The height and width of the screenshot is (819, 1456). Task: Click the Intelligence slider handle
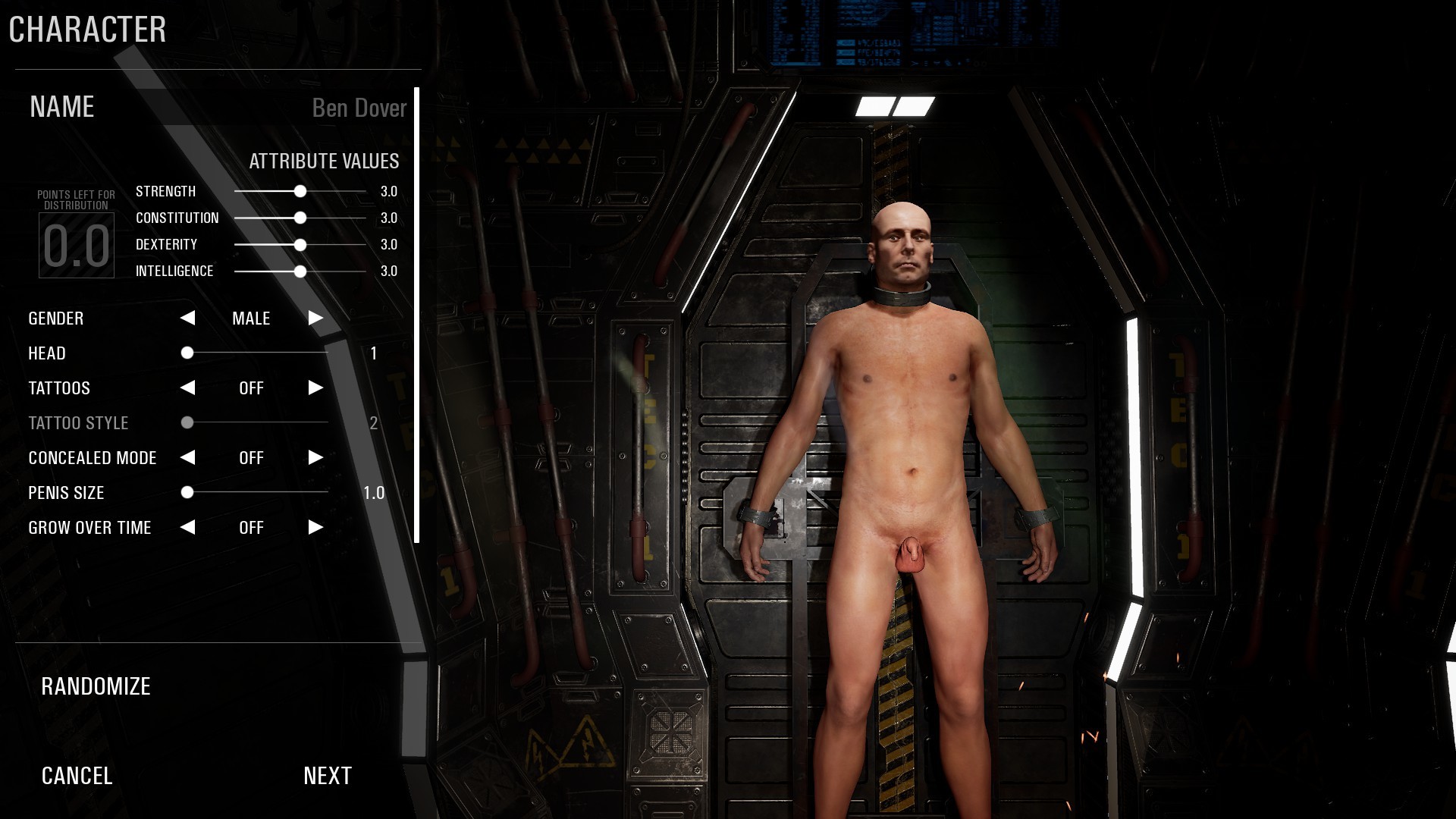coord(300,271)
